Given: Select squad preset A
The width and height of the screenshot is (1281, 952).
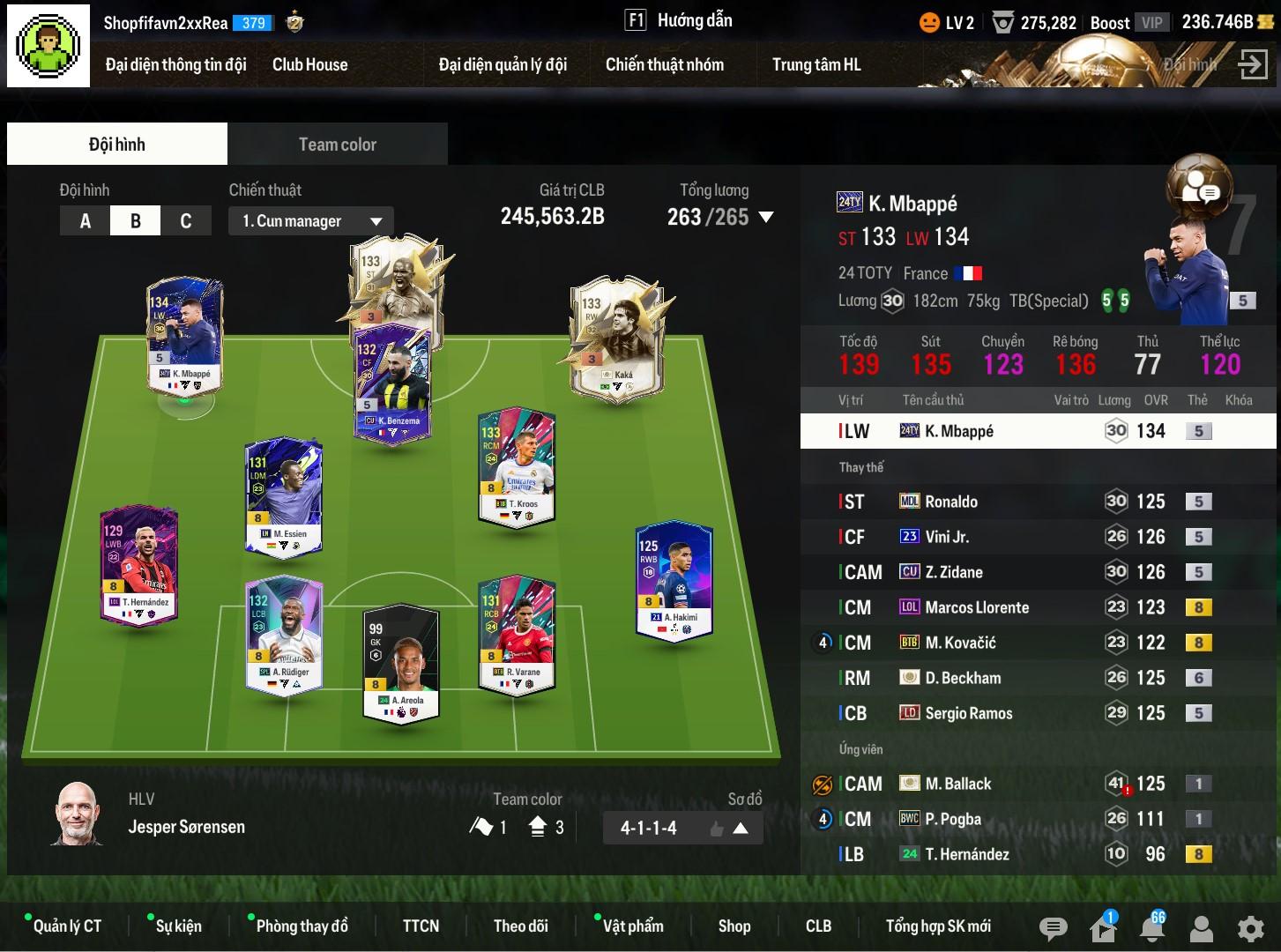Looking at the screenshot, I should tap(85, 220).
